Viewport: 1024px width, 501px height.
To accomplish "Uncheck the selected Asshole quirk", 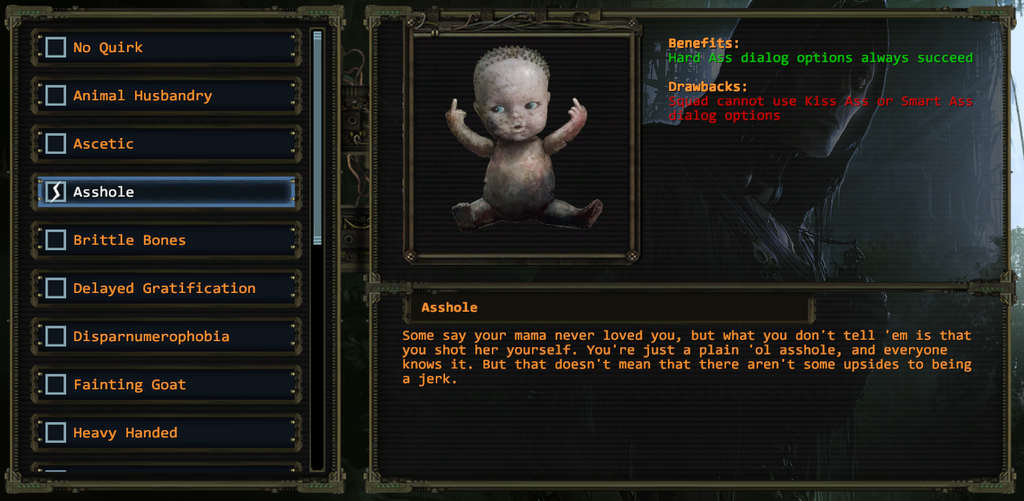I will (x=56, y=191).
